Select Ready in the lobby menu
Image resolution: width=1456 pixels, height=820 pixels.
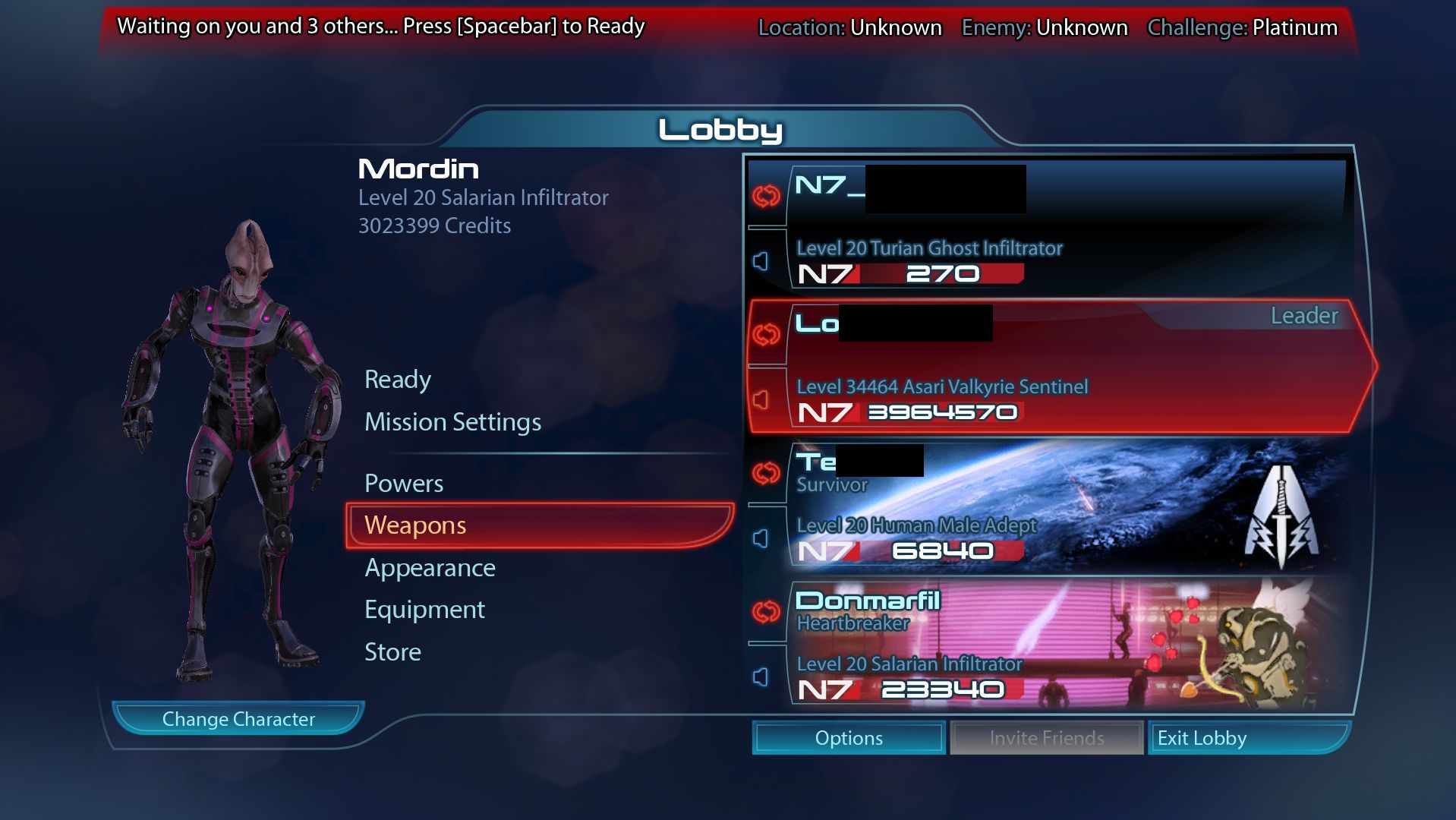coord(398,380)
